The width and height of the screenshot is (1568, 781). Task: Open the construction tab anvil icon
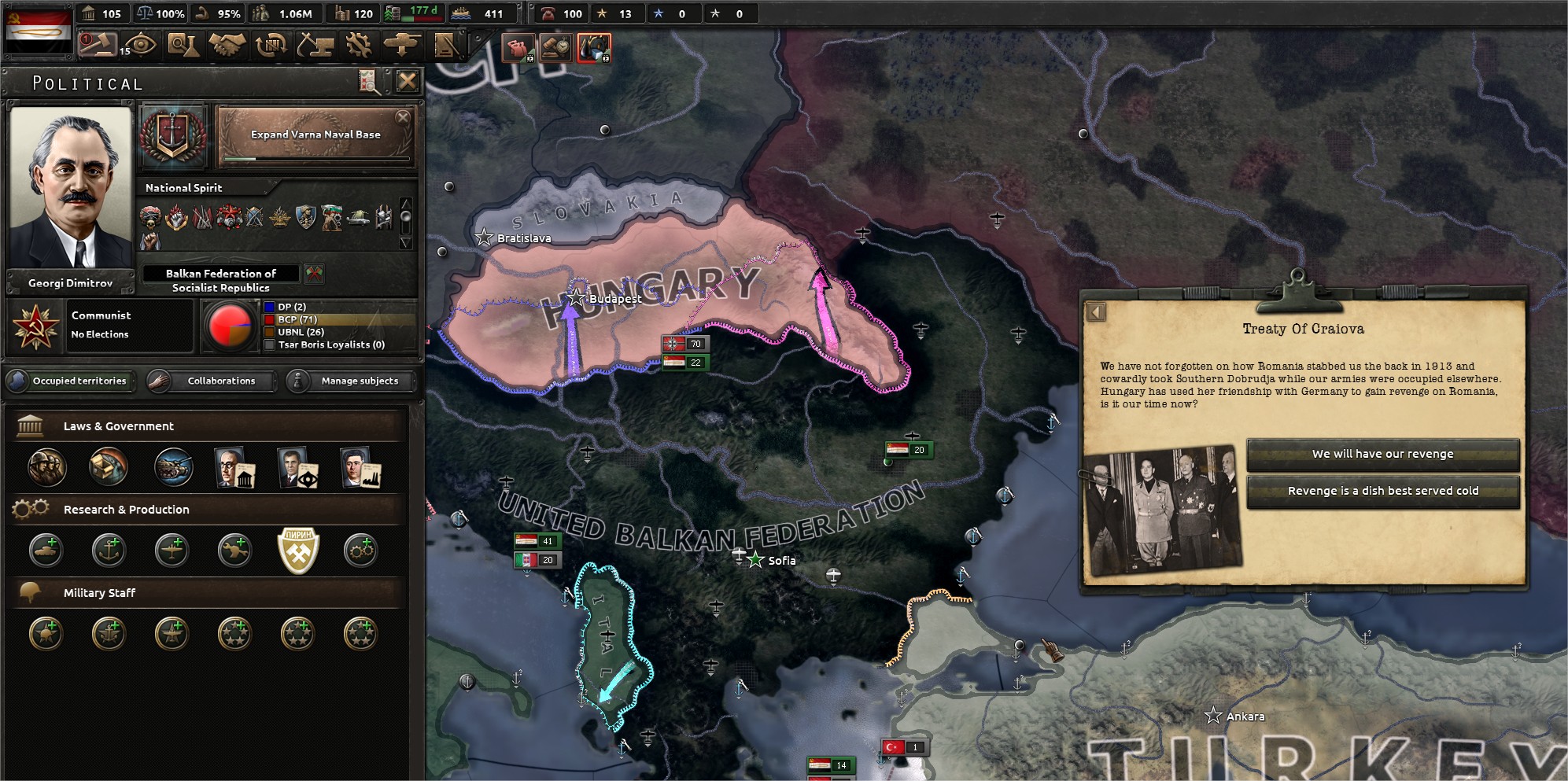point(315,45)
